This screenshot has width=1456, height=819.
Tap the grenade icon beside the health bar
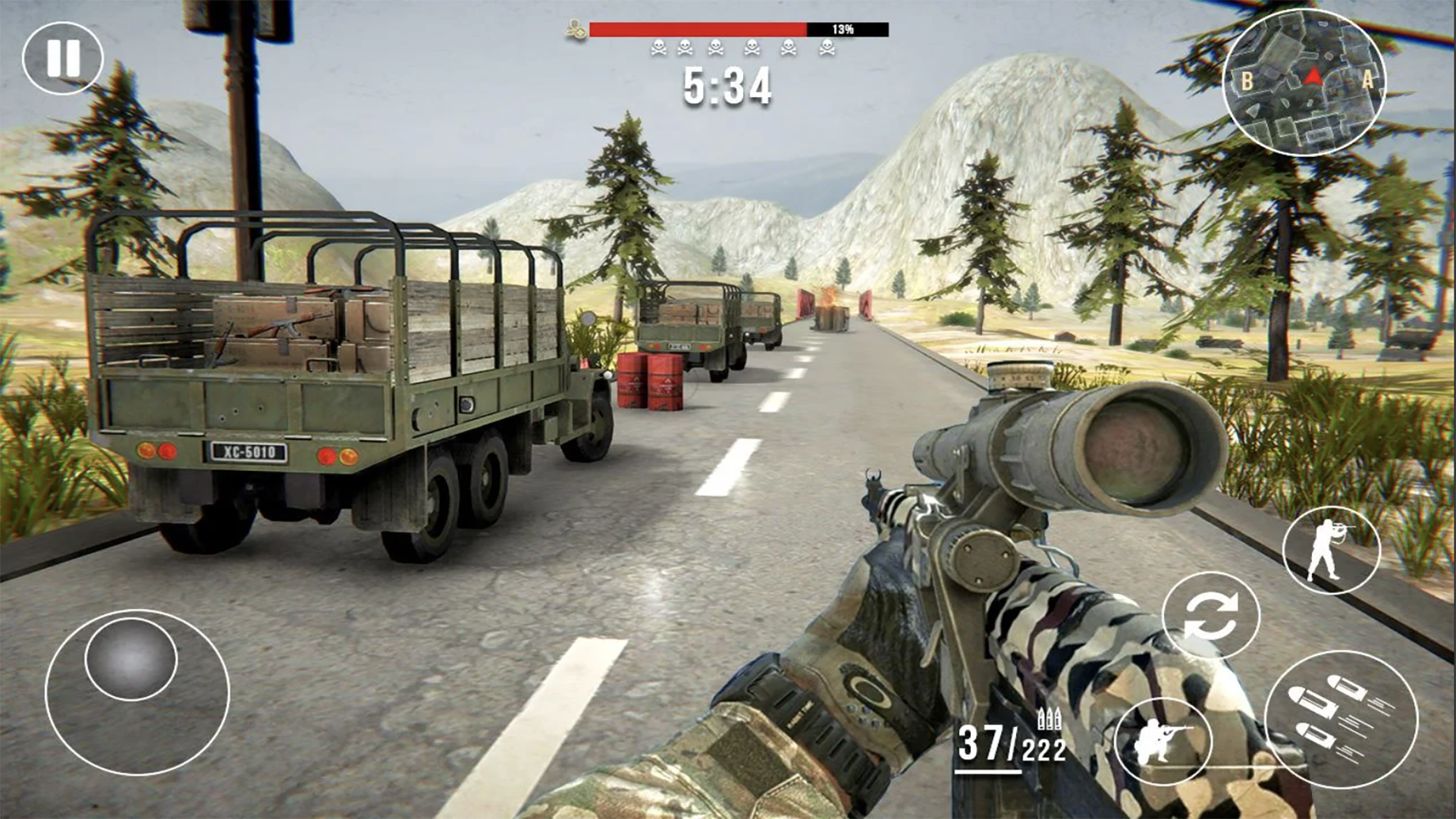point(575,30)
